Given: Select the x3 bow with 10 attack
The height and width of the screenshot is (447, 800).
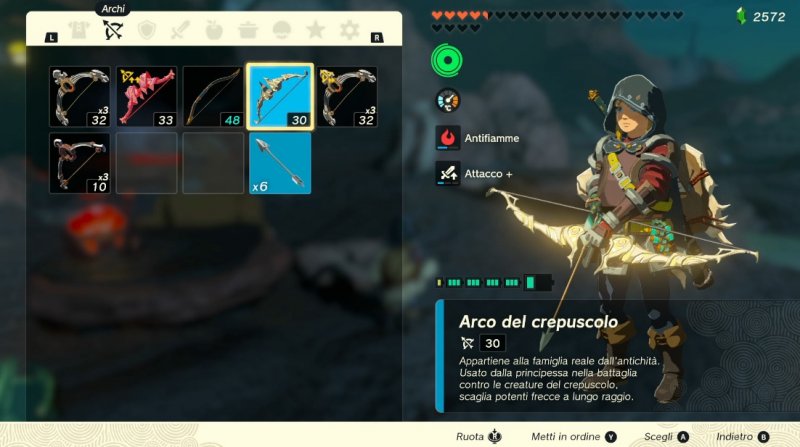Looking at the screenshot, I should point(80,163).
